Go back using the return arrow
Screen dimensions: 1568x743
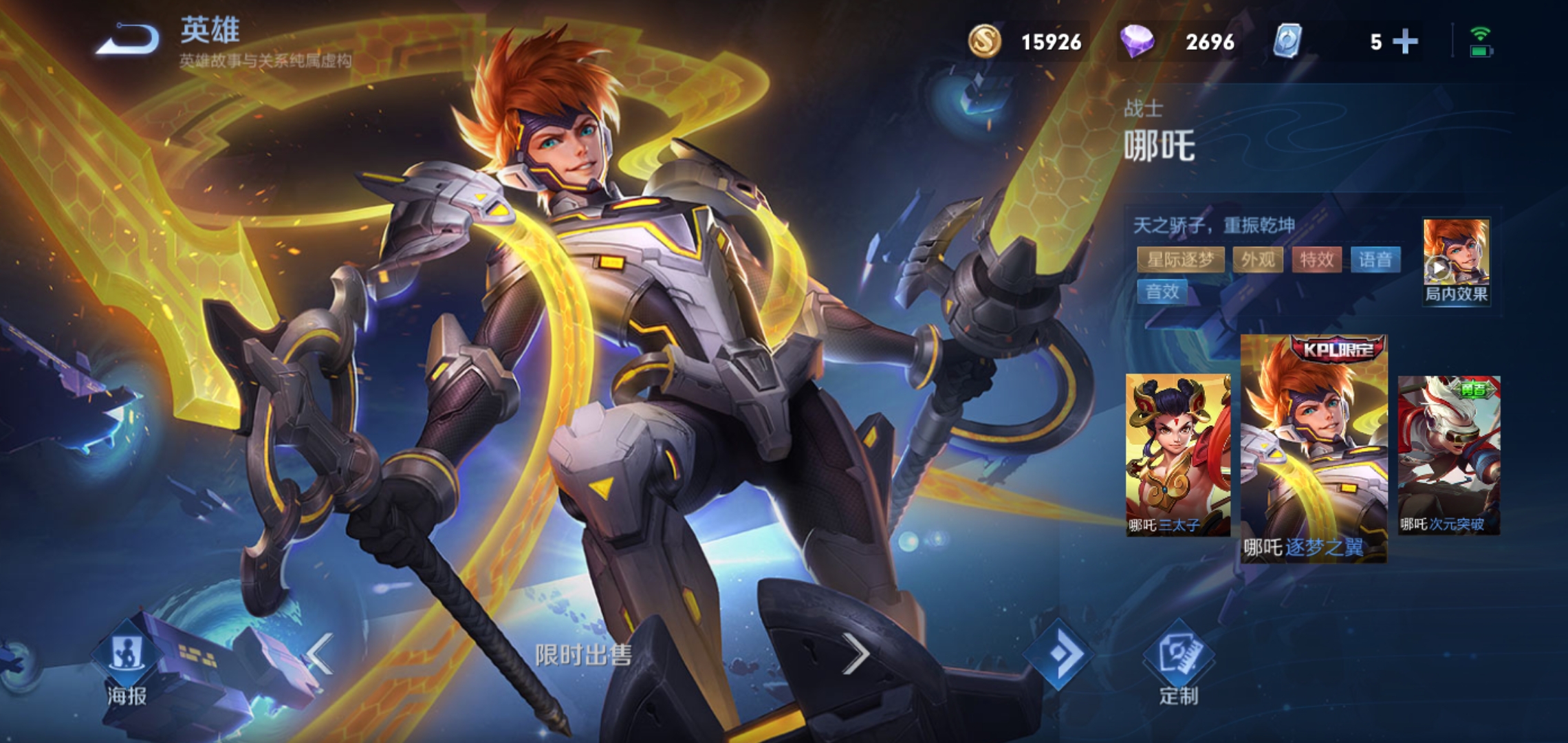(128, 39)
